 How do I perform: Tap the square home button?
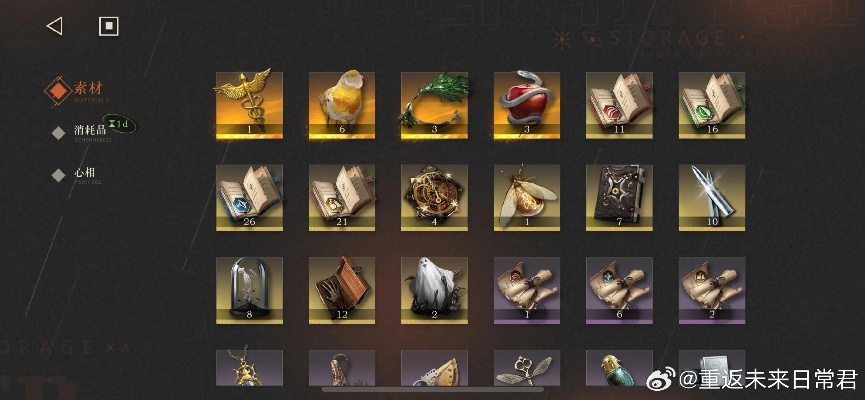coord(109,27)
